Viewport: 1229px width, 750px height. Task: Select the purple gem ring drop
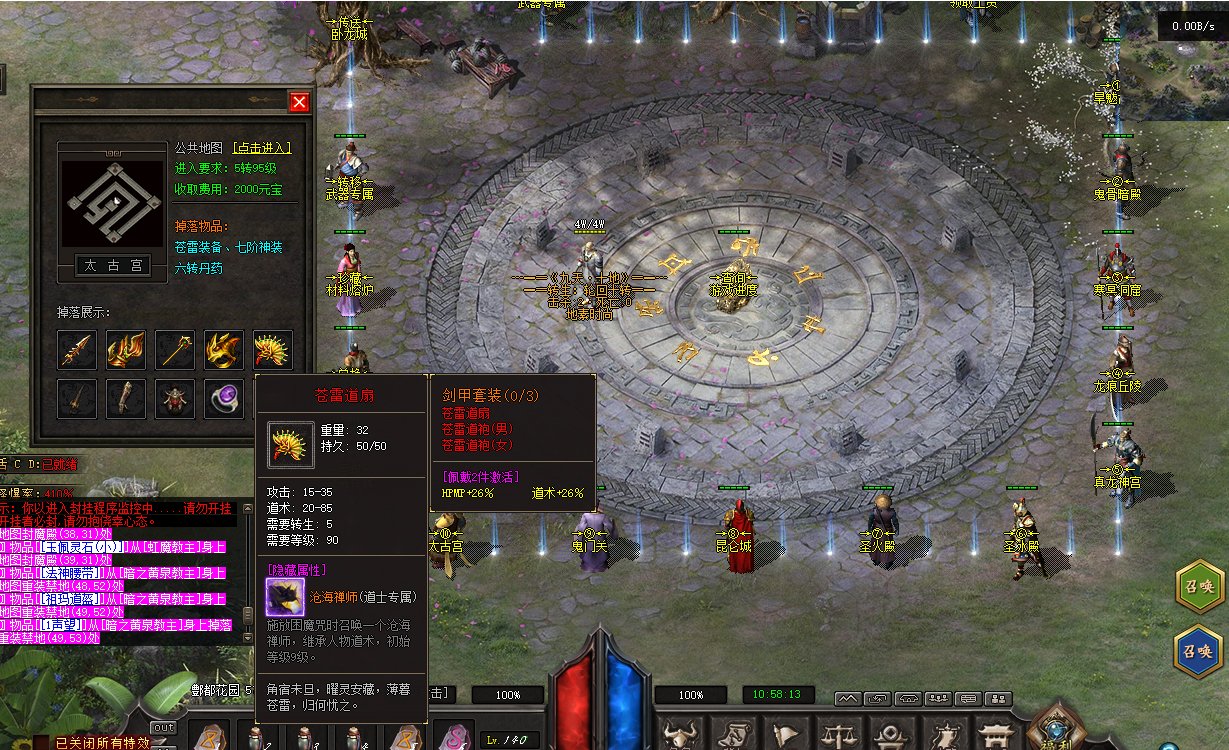[x=224, y=399]
